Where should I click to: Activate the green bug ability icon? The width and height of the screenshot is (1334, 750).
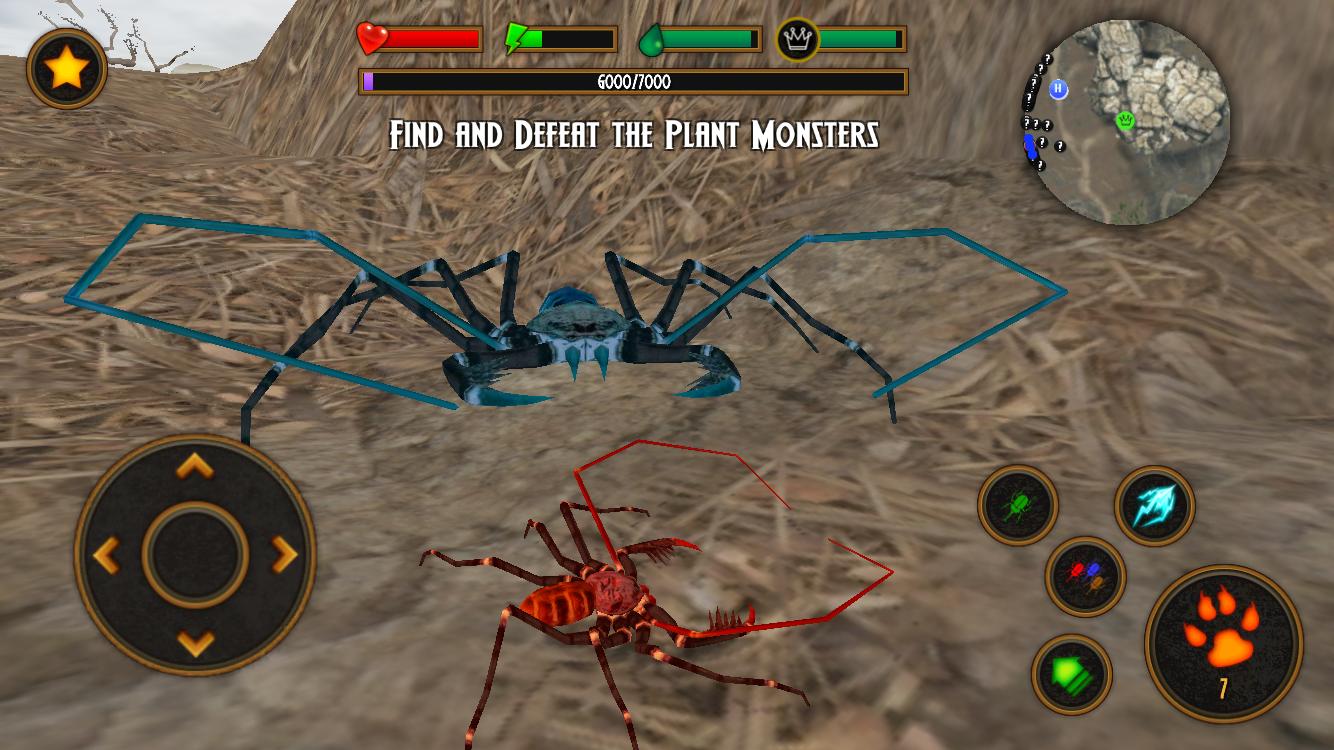[x=1018, y=505]
